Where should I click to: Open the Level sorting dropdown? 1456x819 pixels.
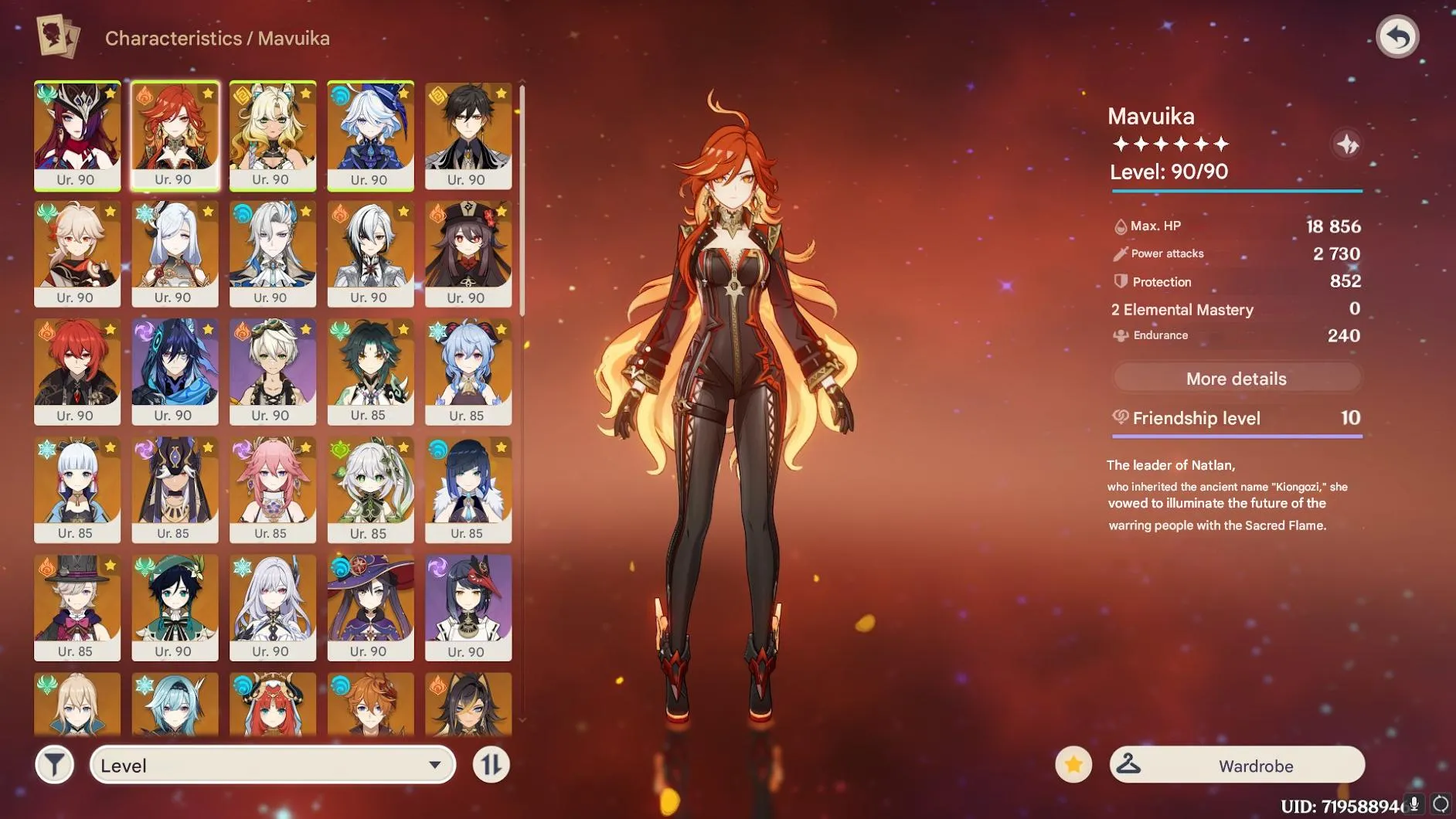point(272,764)
